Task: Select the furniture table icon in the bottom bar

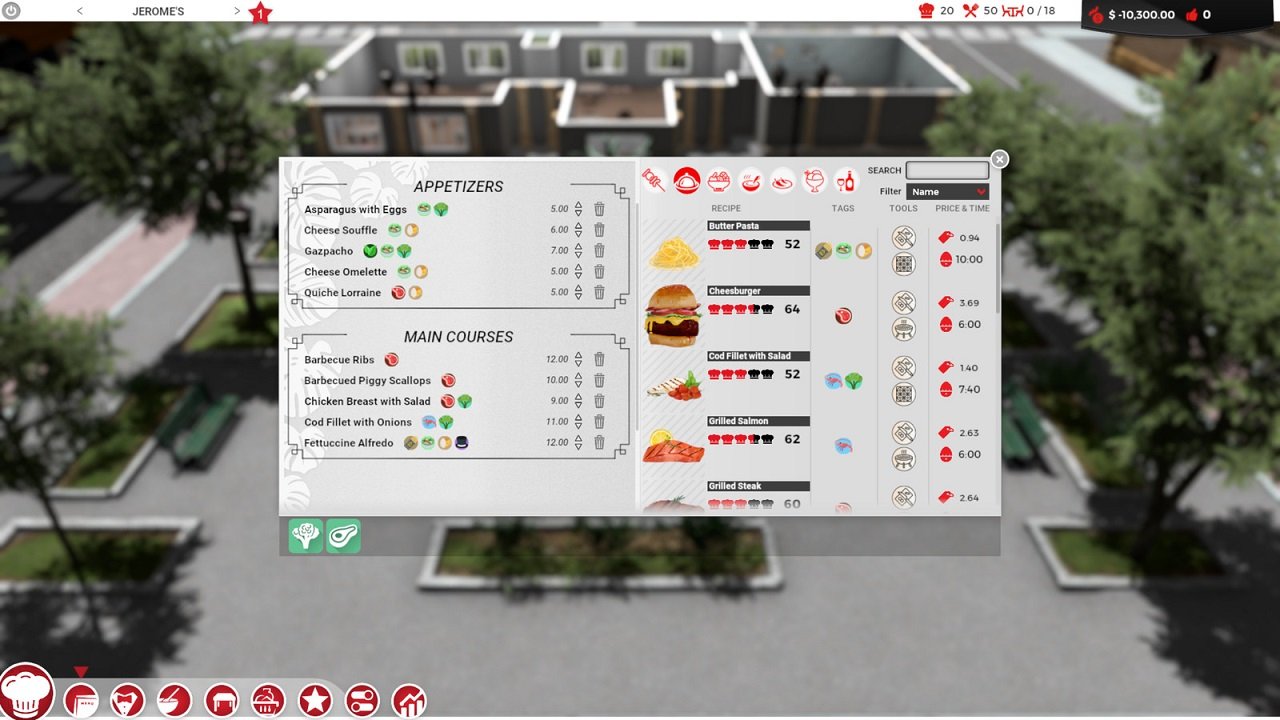Action: (223, 699)
